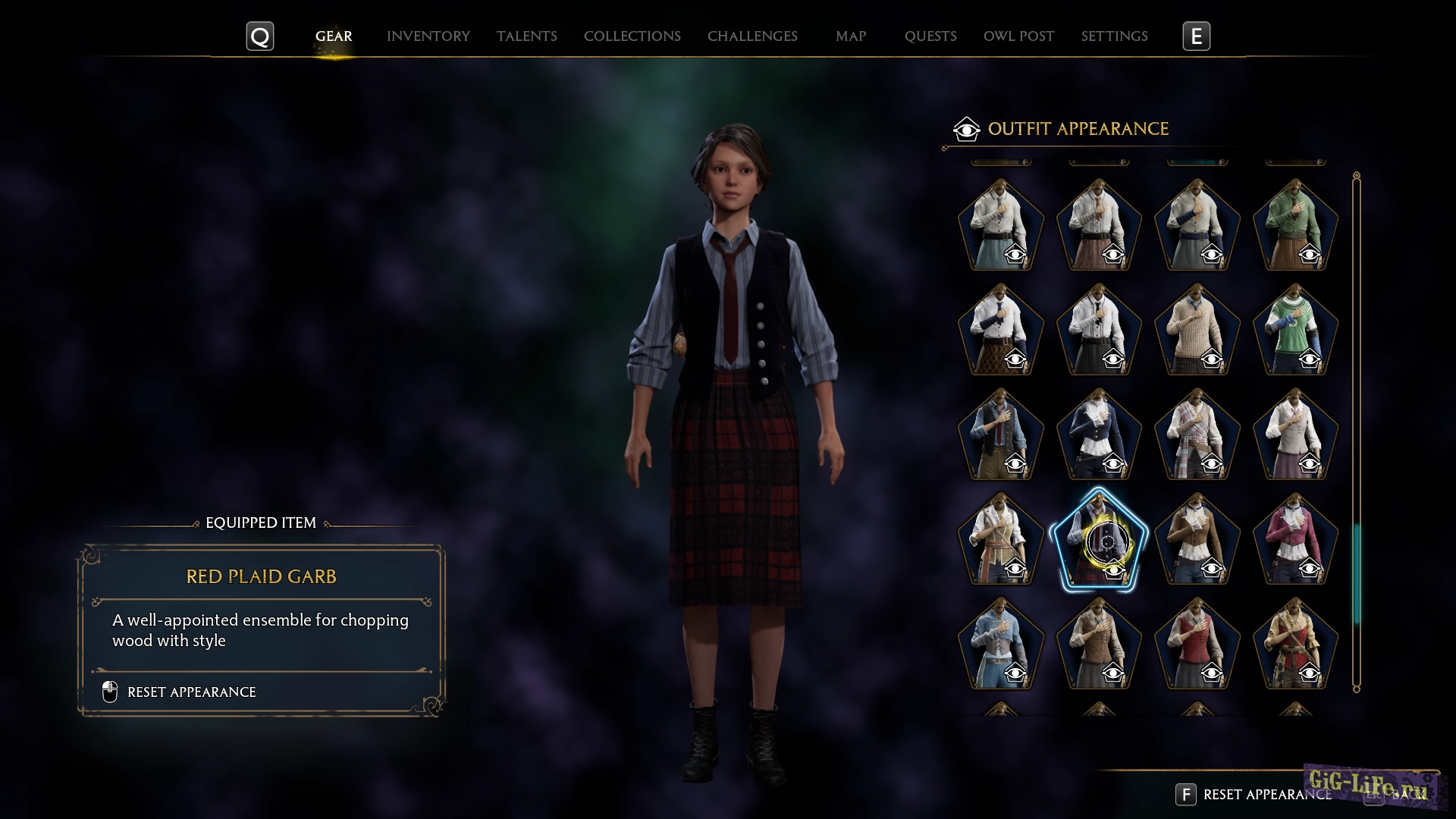The image size is (1456, 819).
Task: Switch to the Inventory tab
Action: [428, 36]
